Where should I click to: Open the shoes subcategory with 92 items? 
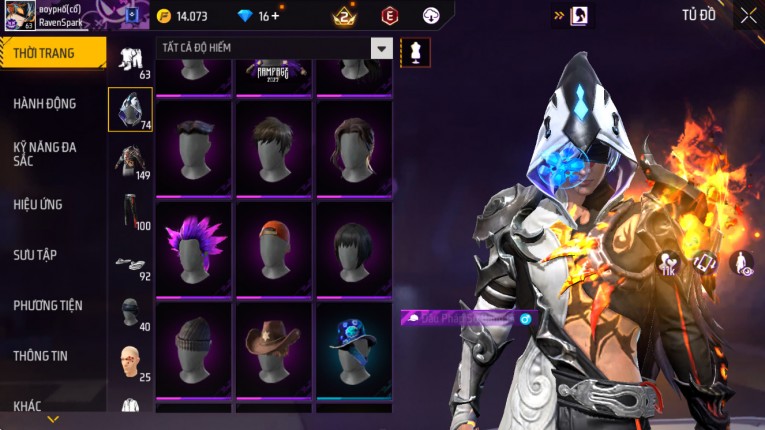point(130,264)
